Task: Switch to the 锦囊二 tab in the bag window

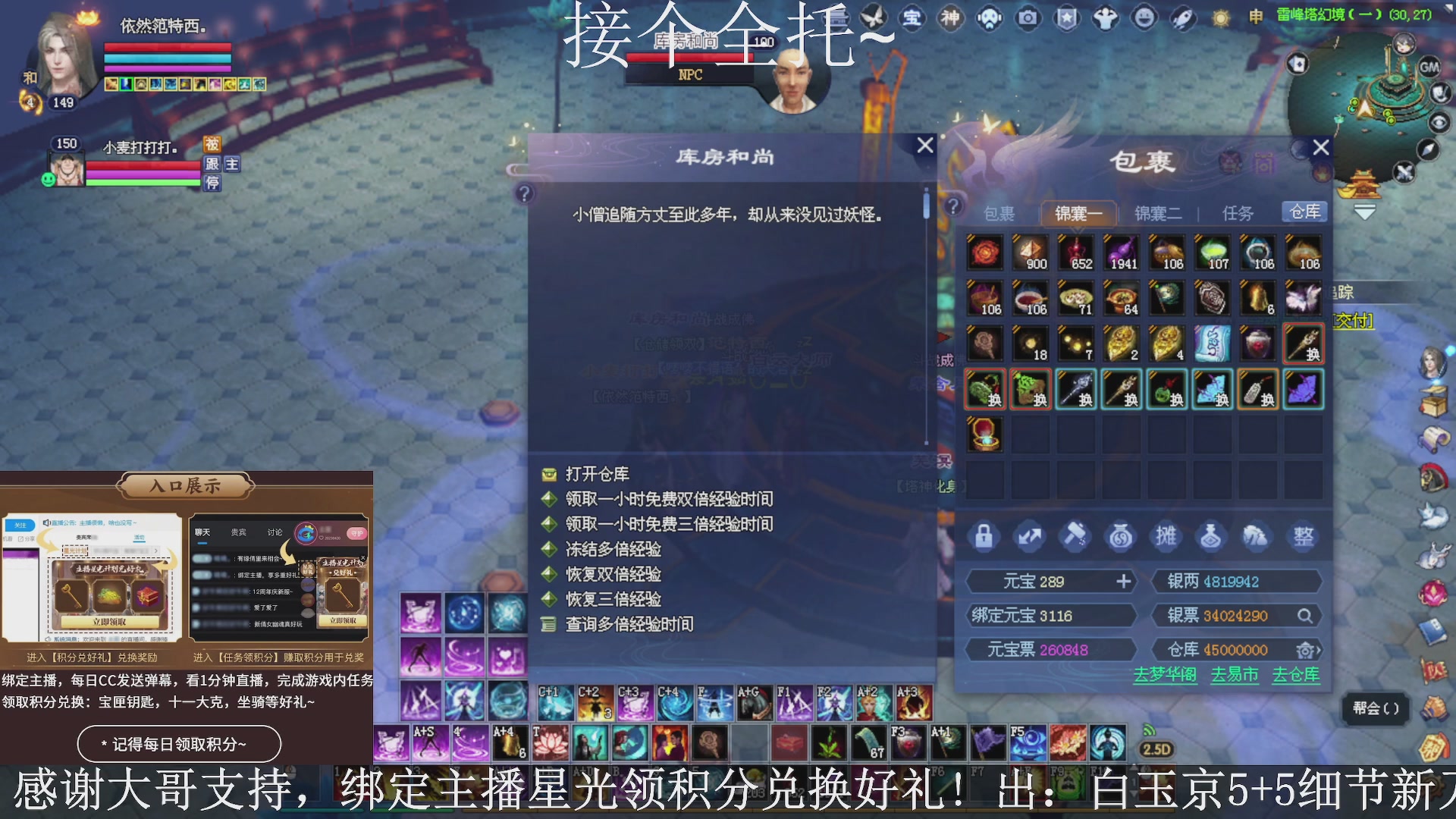Action: (x=1156, y=213)
